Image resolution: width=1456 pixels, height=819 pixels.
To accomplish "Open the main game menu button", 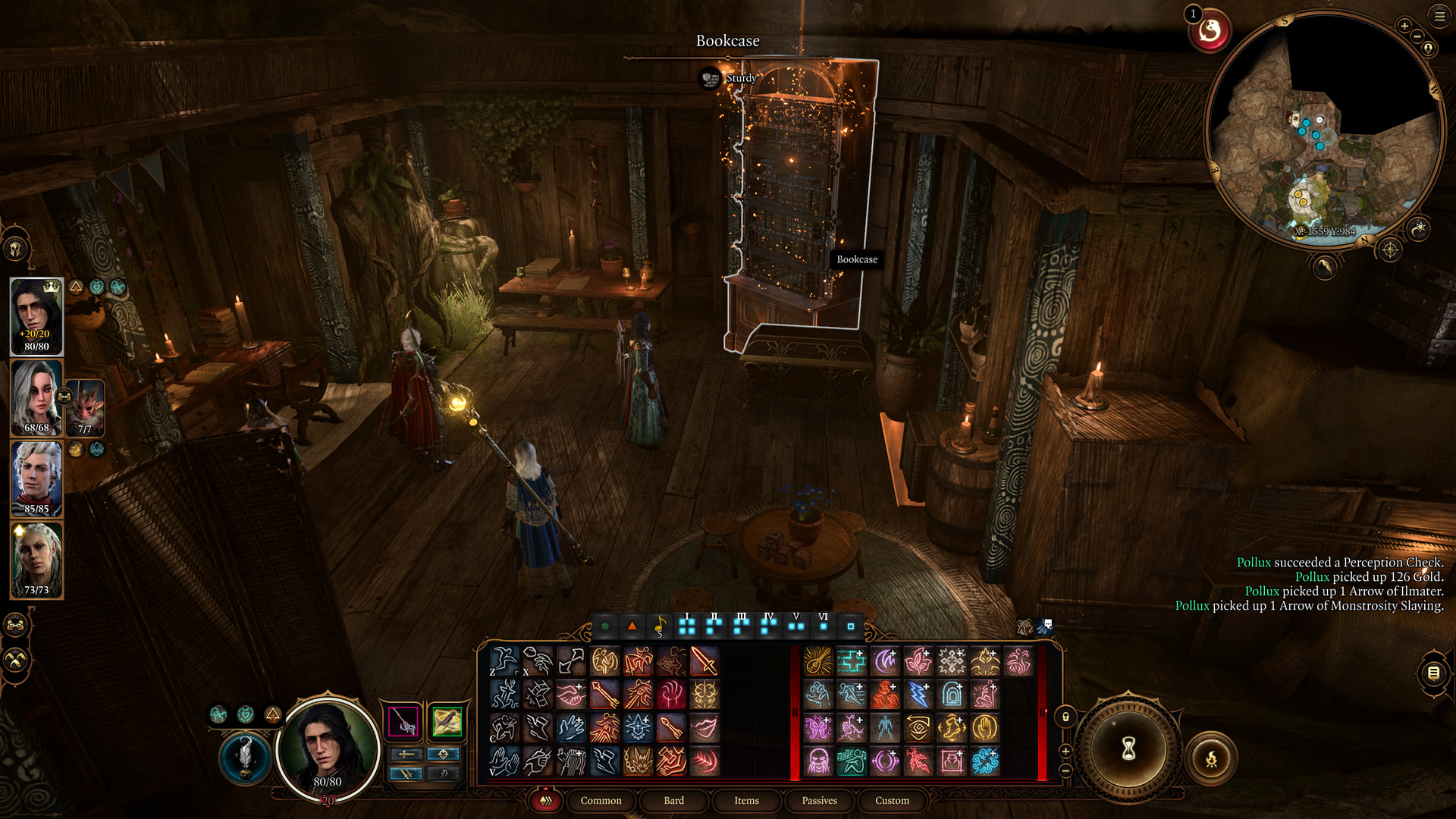I will click(x=1439, y=16).
